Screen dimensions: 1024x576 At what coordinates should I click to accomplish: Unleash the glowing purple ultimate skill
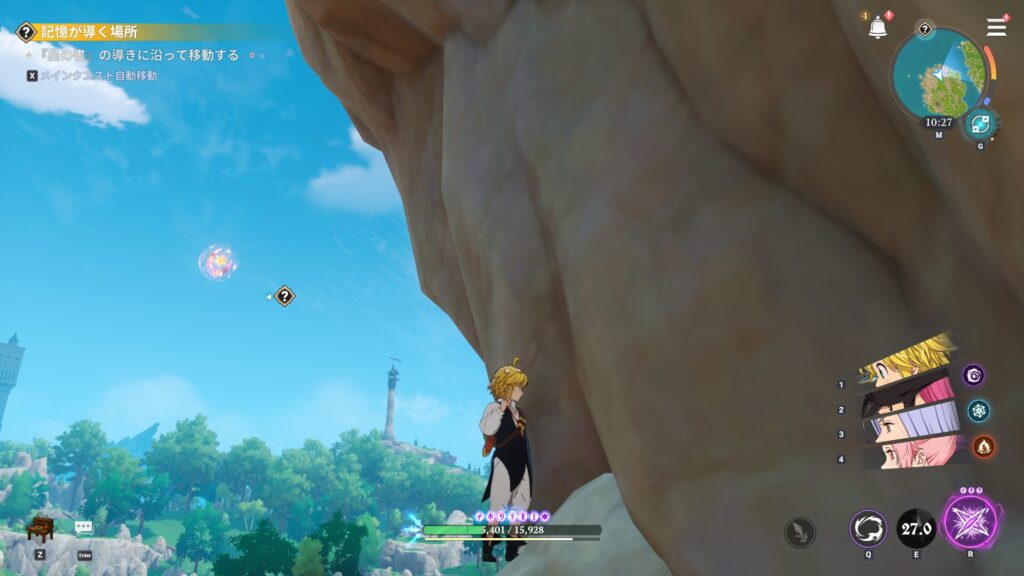tap(971, 524)
